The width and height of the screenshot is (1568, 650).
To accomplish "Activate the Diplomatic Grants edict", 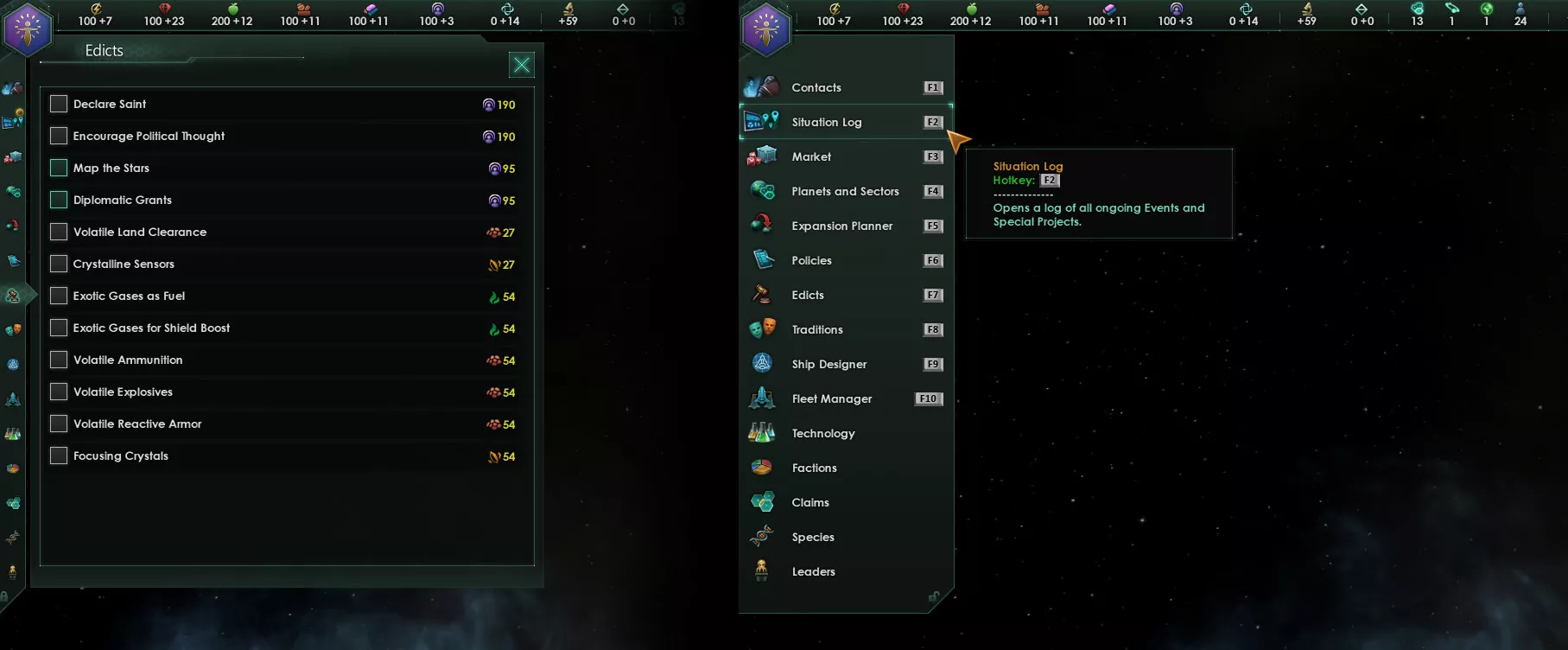I will pos(59,200).
